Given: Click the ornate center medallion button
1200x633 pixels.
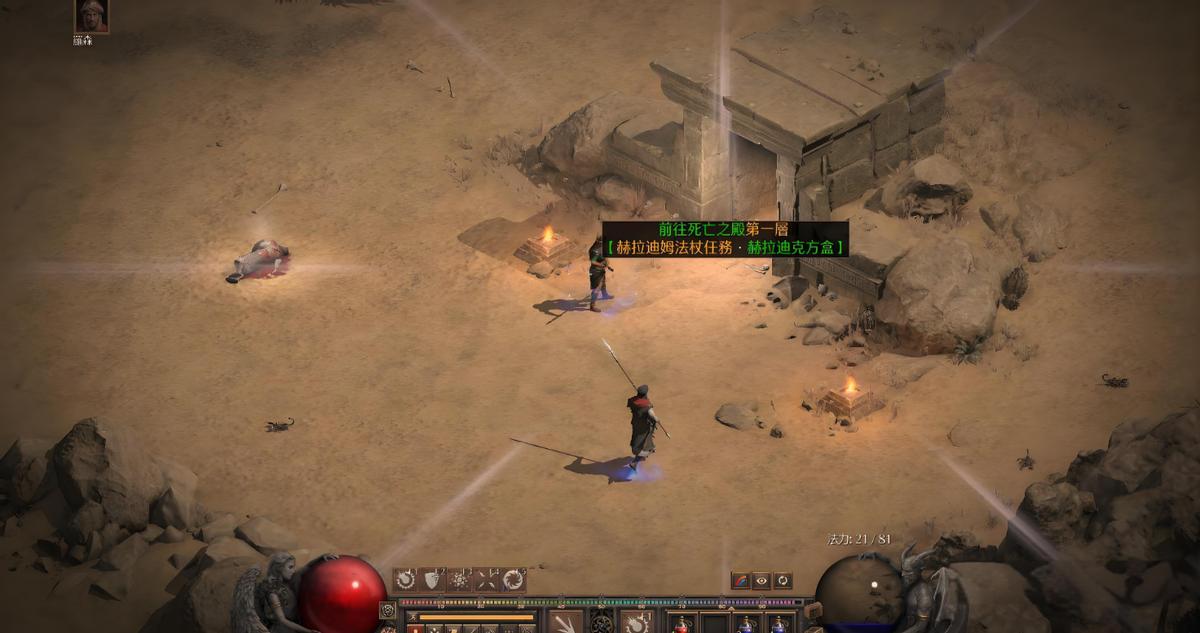Looking at the screenshot, I should click(x=602, y=623).
